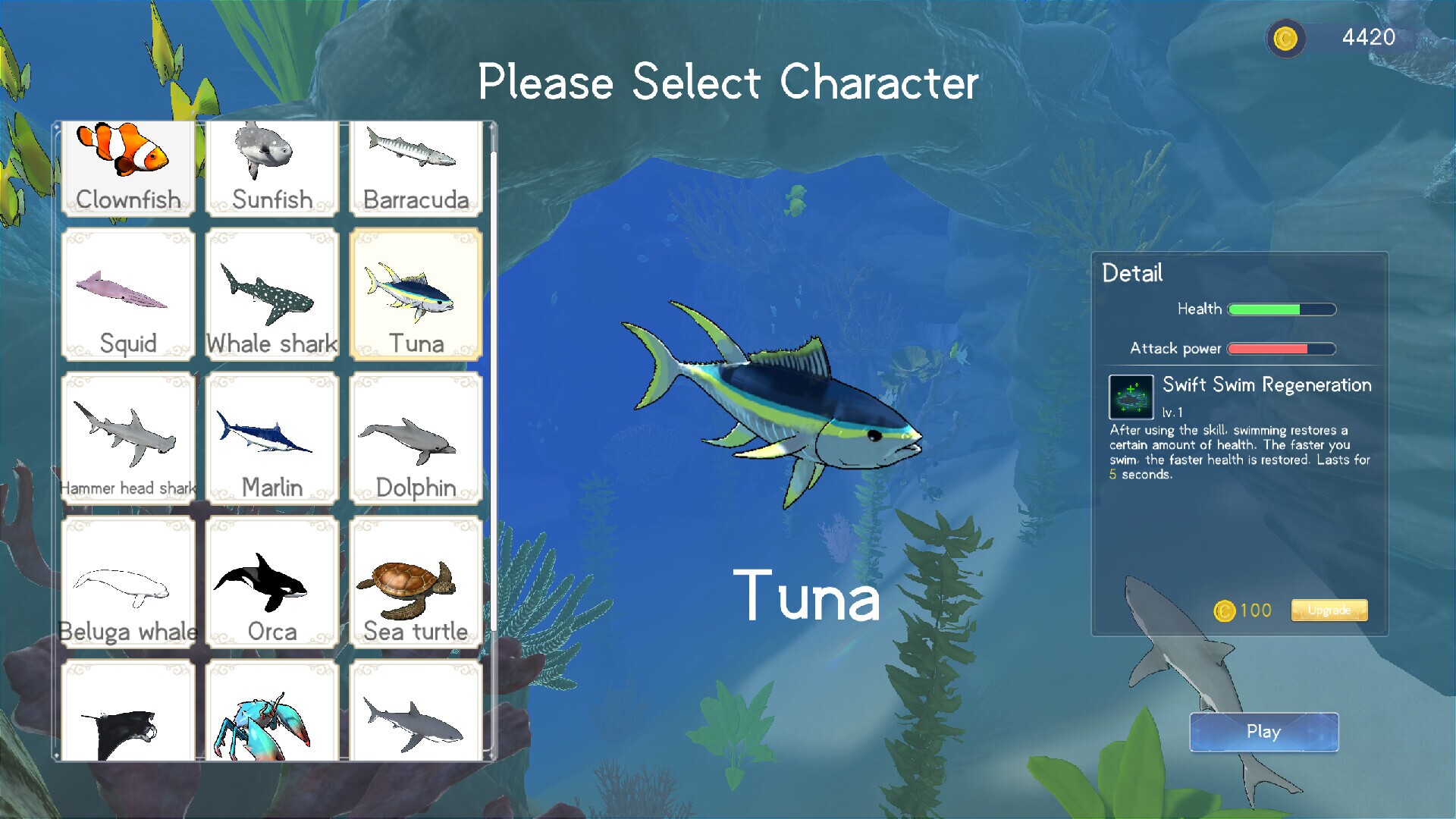Choose the Whale shark tile
Viewport: 1456px width, 819px height.
click(x=271, y=294)
